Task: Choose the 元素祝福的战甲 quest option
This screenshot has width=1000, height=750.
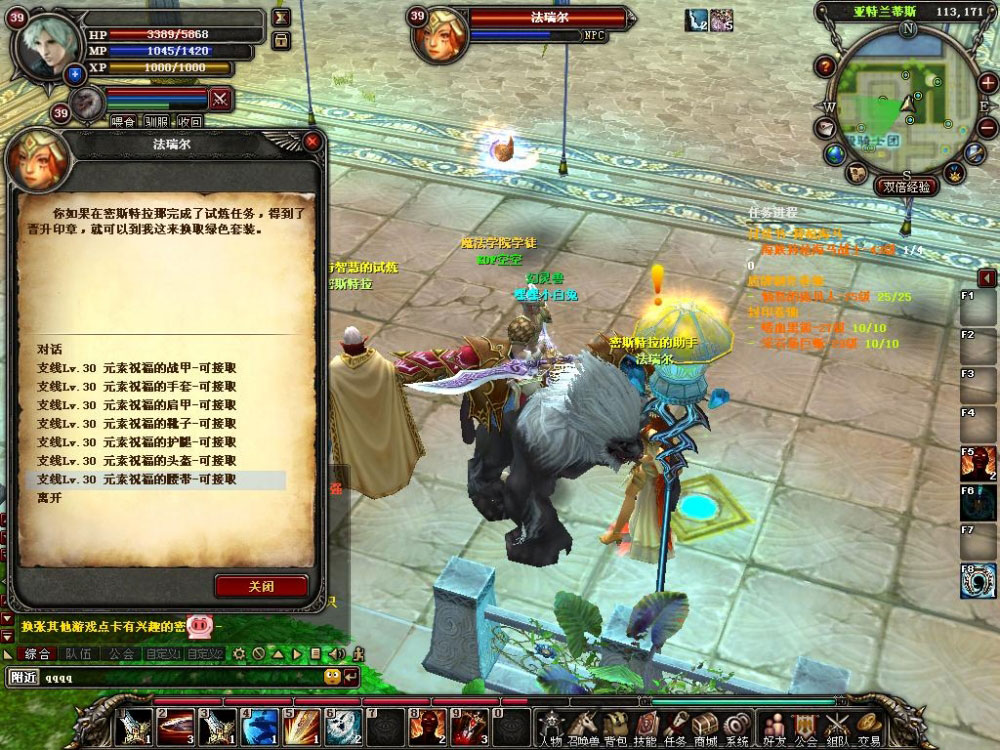Action: tap(137, 368)
